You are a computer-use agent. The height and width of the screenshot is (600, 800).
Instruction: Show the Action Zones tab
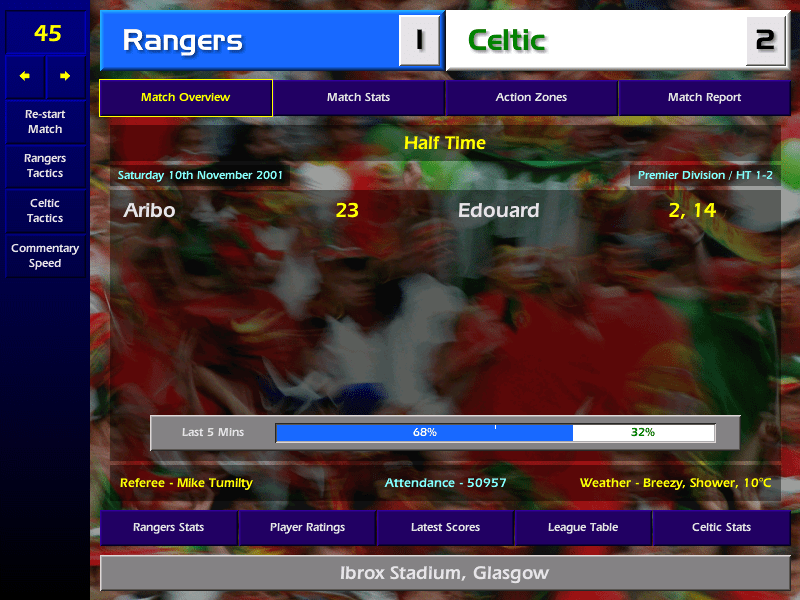[x=531, y=98]
